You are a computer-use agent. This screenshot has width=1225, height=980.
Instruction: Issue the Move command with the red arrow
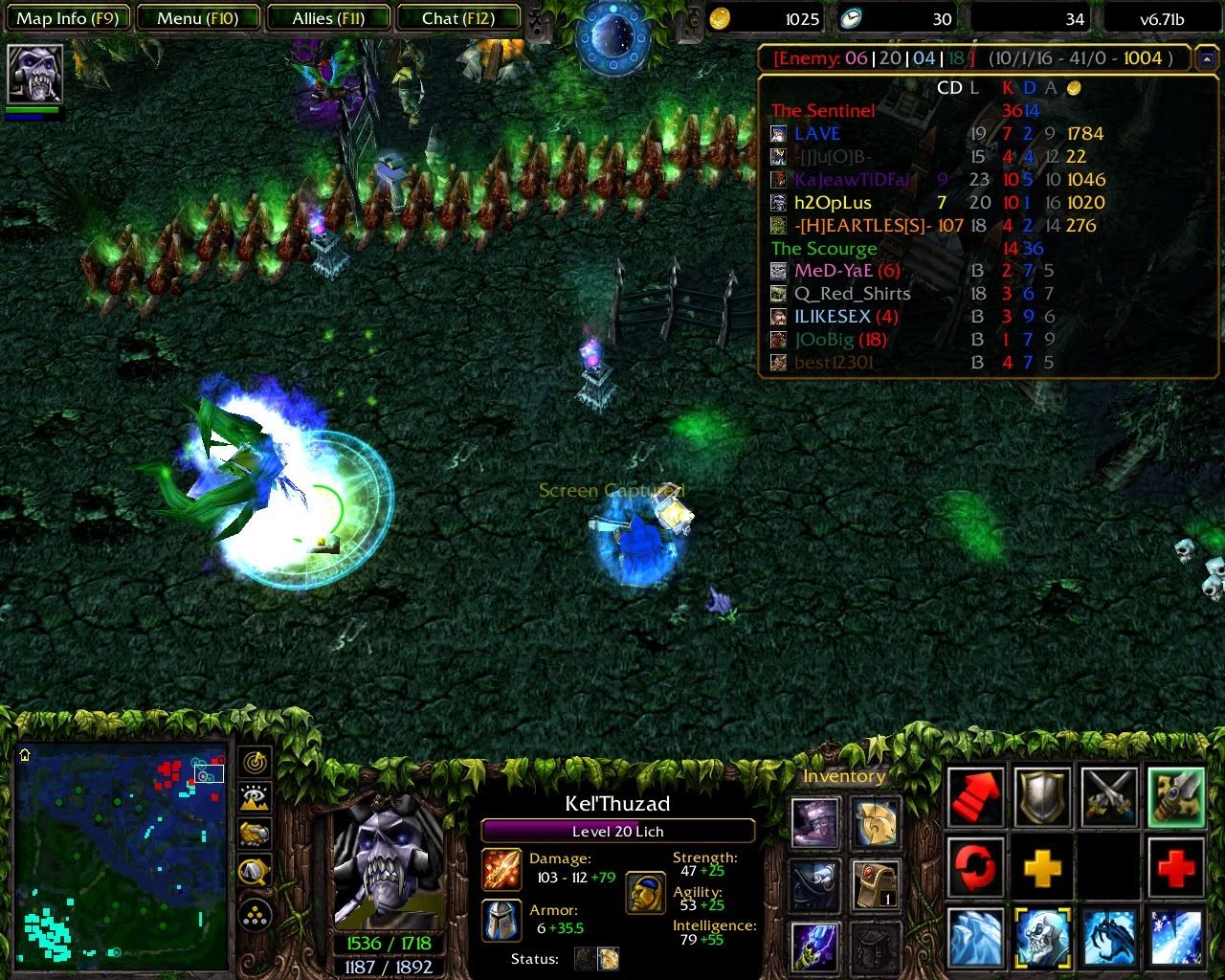point(975,796)
